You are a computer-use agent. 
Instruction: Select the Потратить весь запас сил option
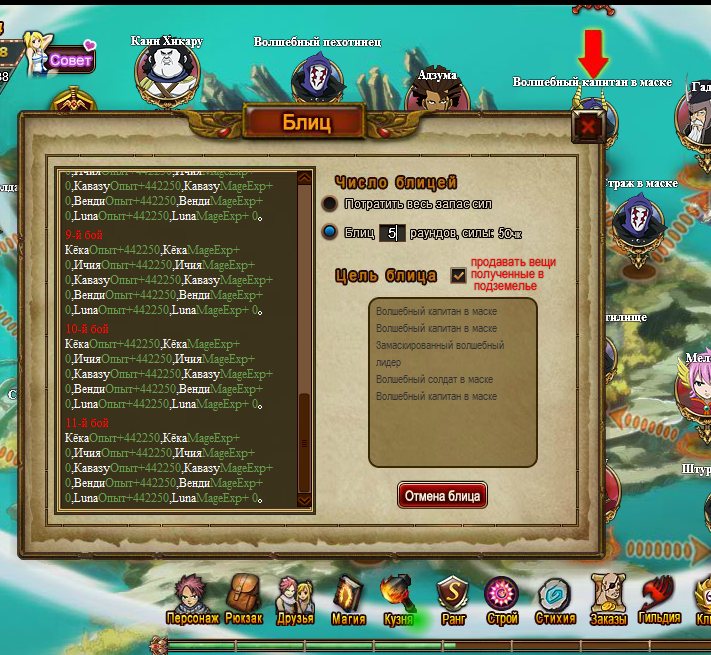[x=330, y=203]
